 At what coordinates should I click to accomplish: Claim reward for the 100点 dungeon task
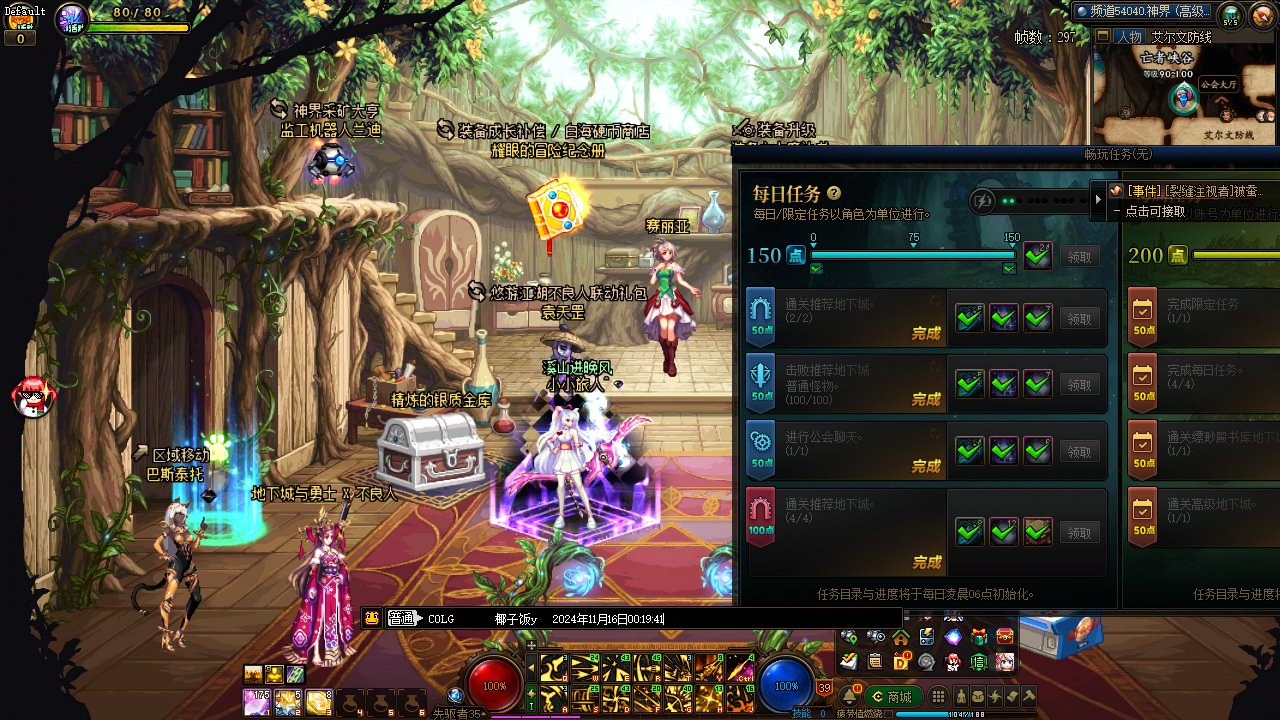click(x=1079, y=533)
